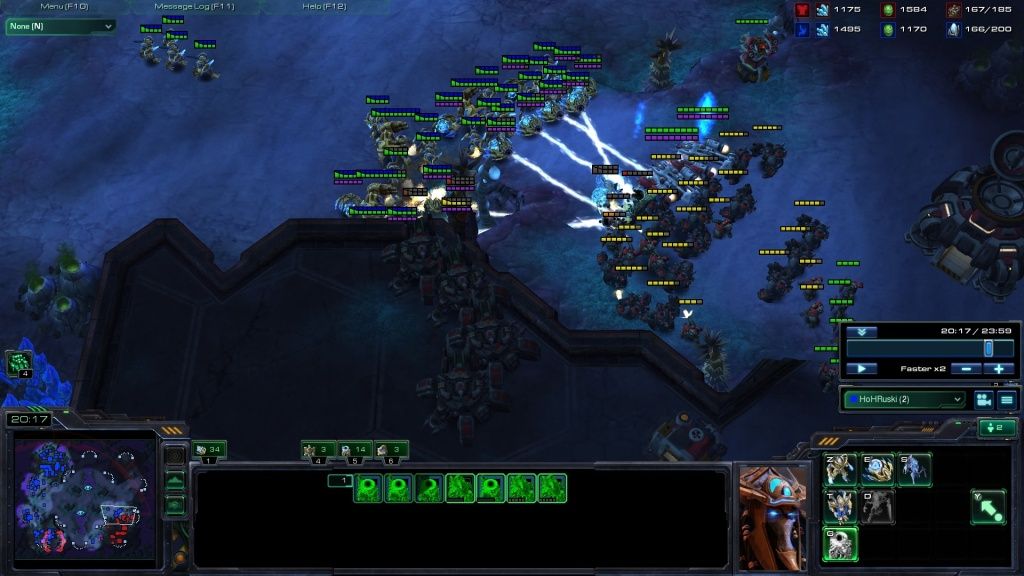The image size is (1024, 576).
Task: Select control group 1 with 34 units
Action: (208, 450)
